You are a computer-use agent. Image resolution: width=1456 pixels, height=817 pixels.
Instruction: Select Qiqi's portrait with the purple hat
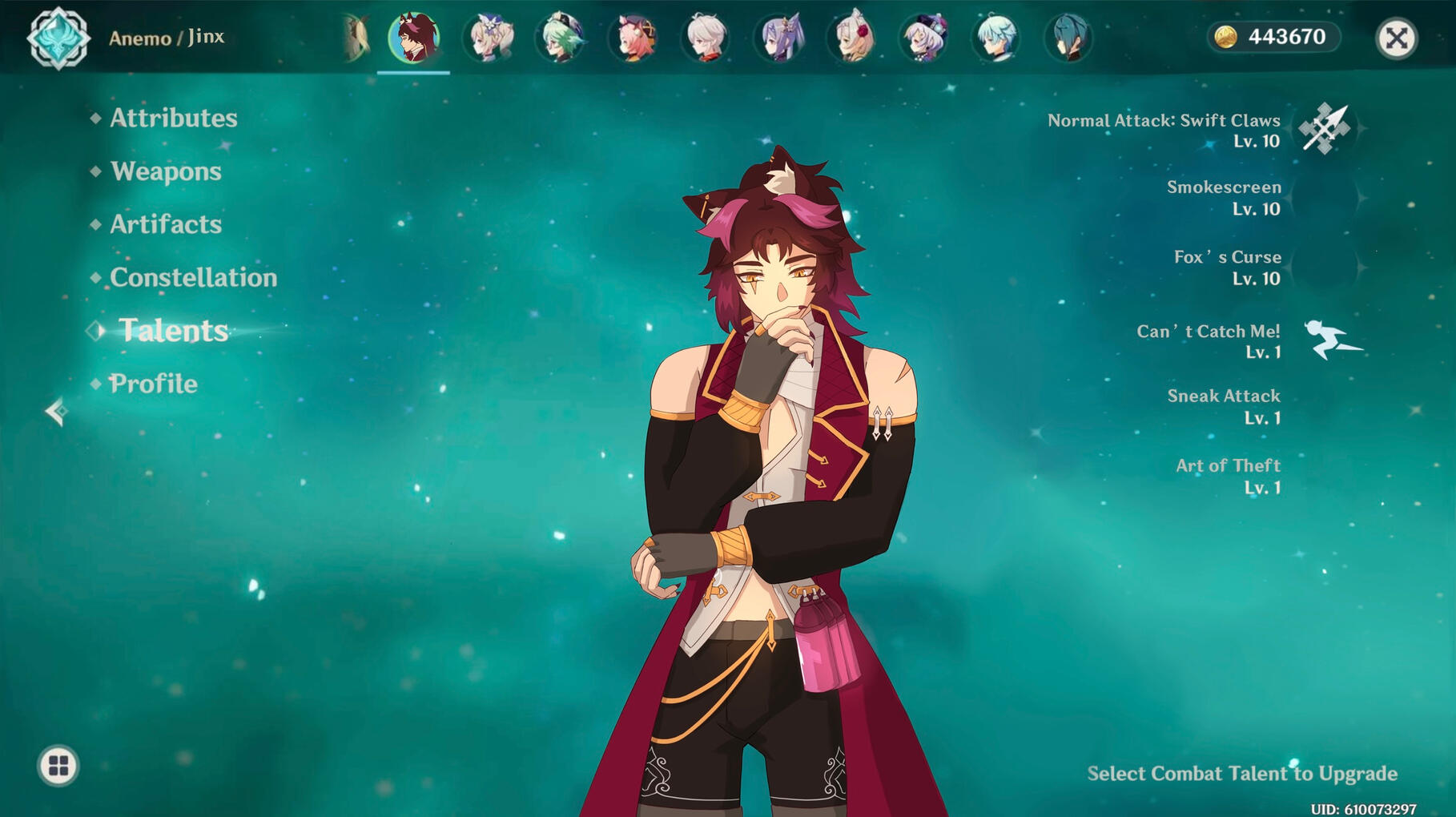coord(924,38)
